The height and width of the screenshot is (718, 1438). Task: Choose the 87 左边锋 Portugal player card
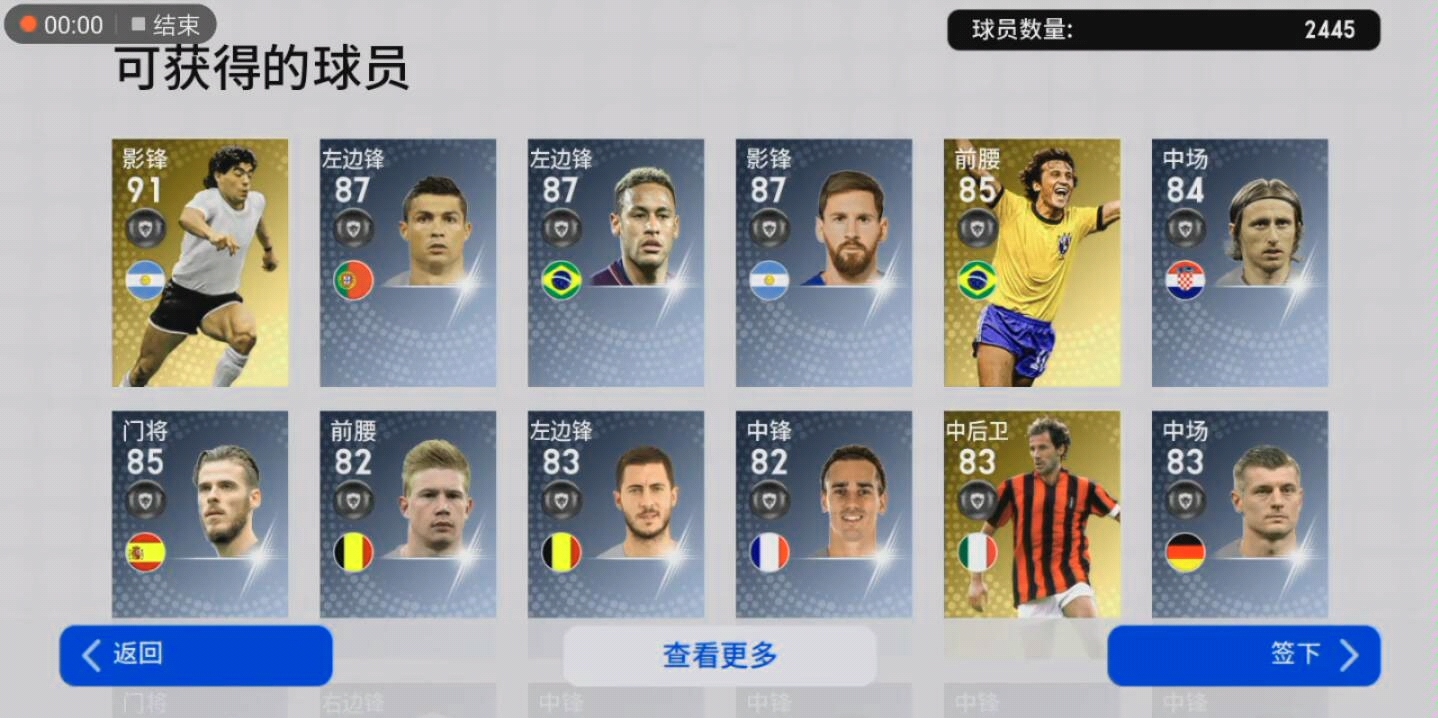pyautogui.click(x=408, y=262)
